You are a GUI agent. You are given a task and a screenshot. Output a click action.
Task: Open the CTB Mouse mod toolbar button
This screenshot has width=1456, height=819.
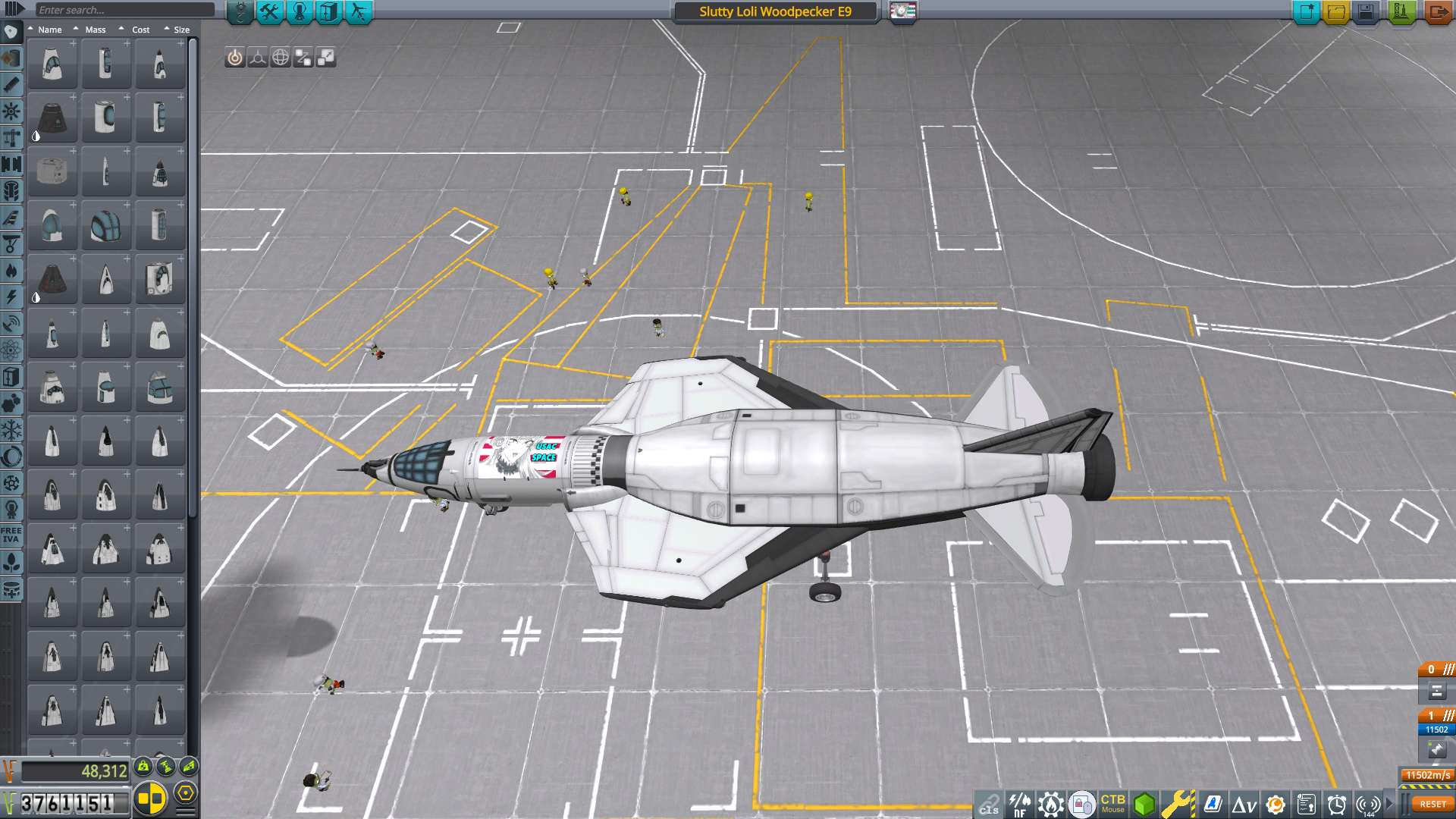click(1112, 804)
